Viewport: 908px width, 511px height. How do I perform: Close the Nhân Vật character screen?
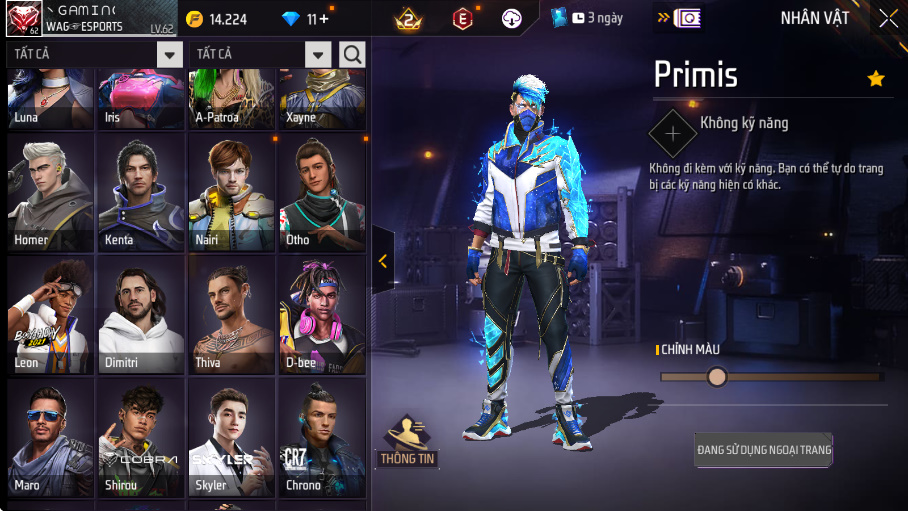point(888,18)
